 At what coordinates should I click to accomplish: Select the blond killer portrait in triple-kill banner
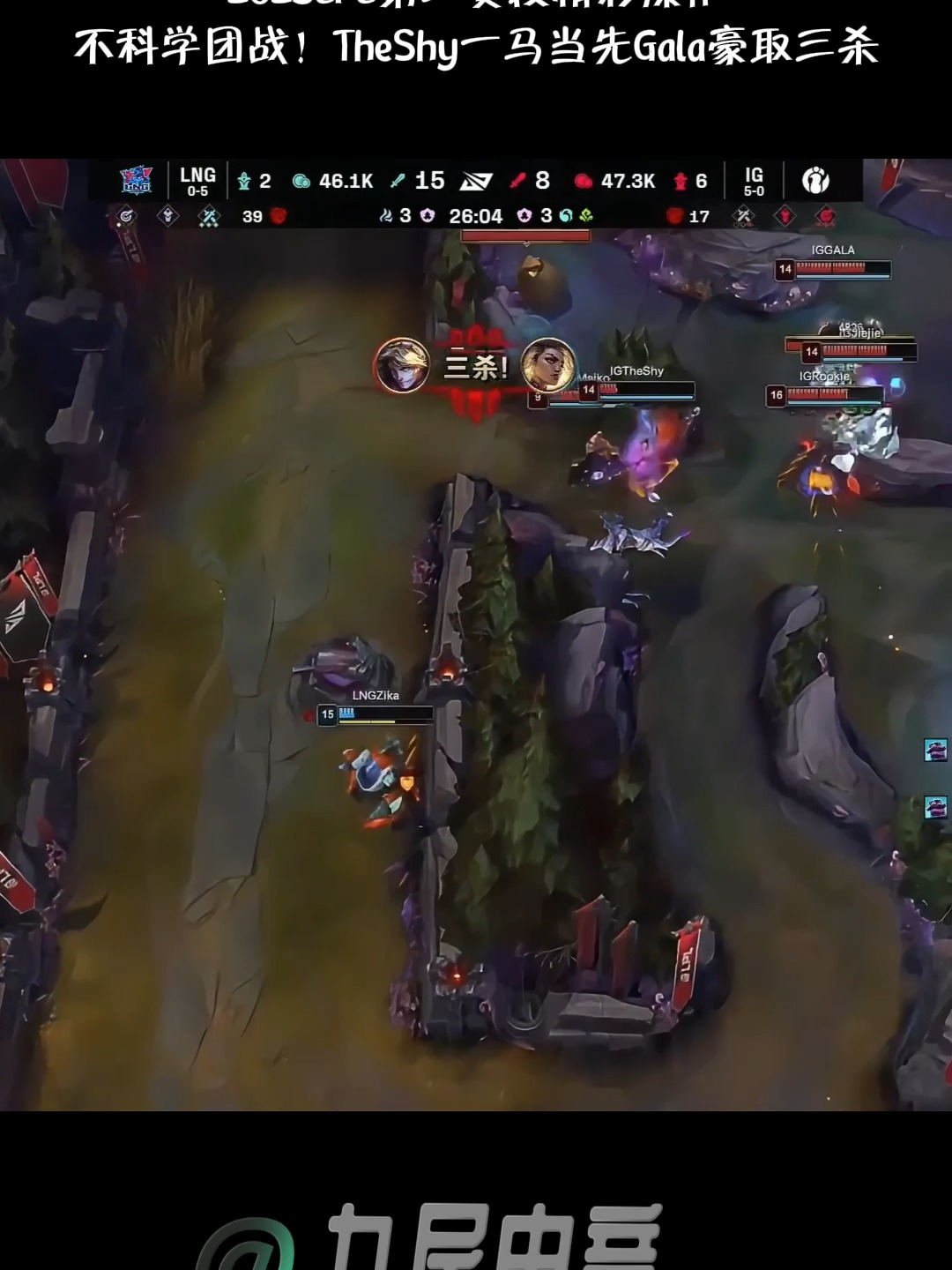click(402, 365)
